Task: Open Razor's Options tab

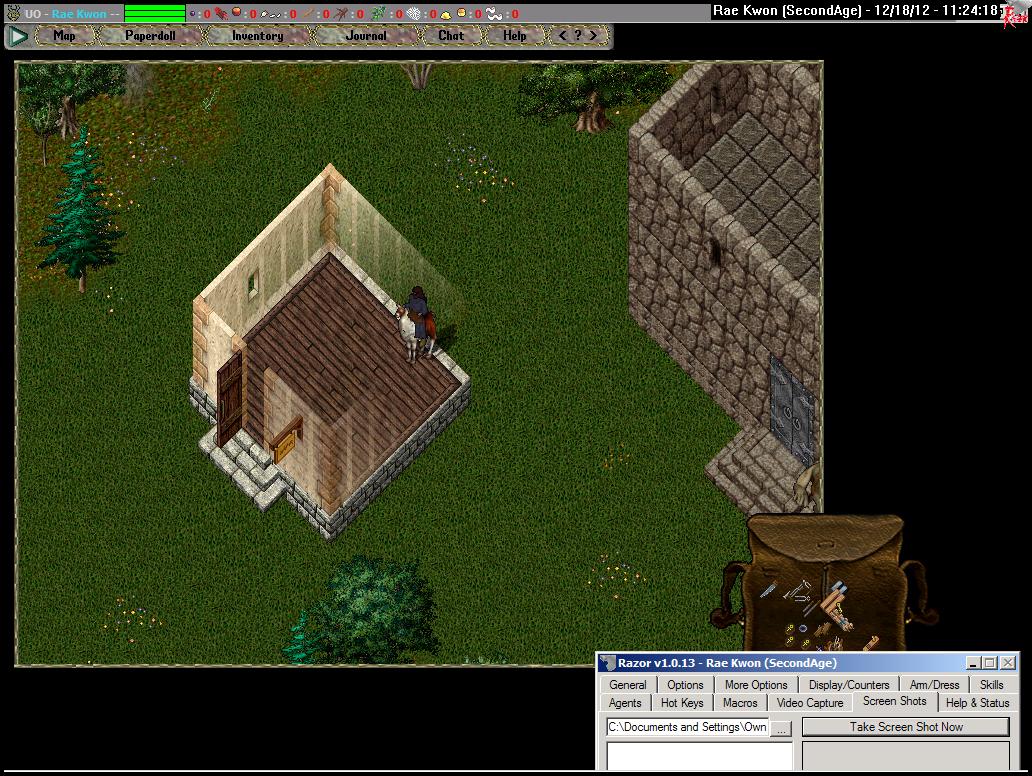Action: [685, 685]
